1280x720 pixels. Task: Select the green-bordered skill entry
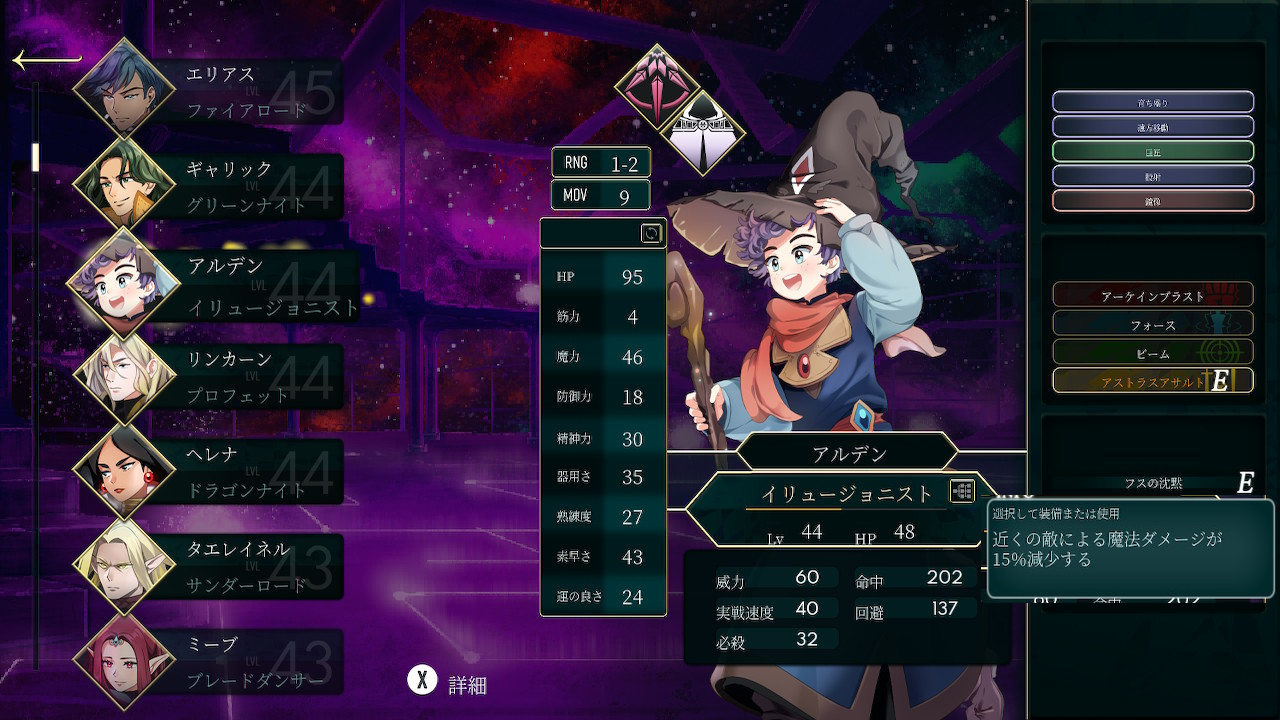pos(1152,151)
